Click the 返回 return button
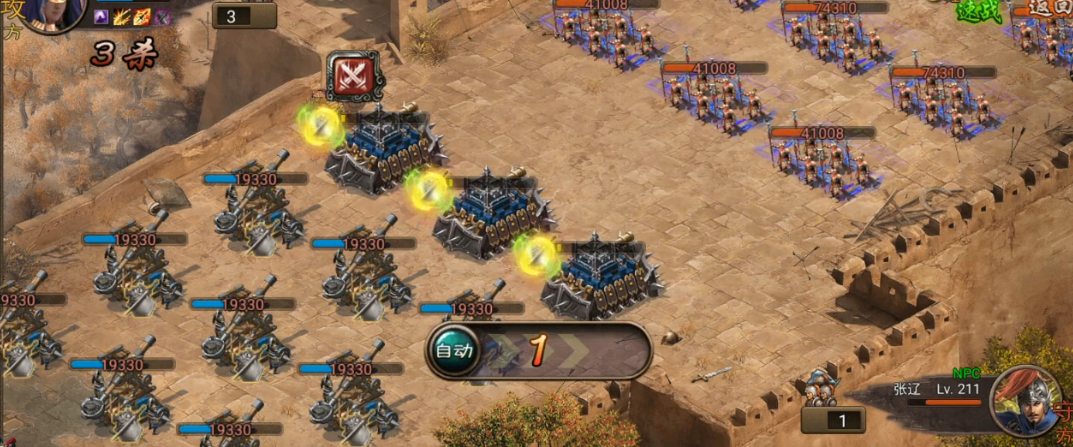1073x447 pixels. pyautogui.click(x=1048, y=9)
